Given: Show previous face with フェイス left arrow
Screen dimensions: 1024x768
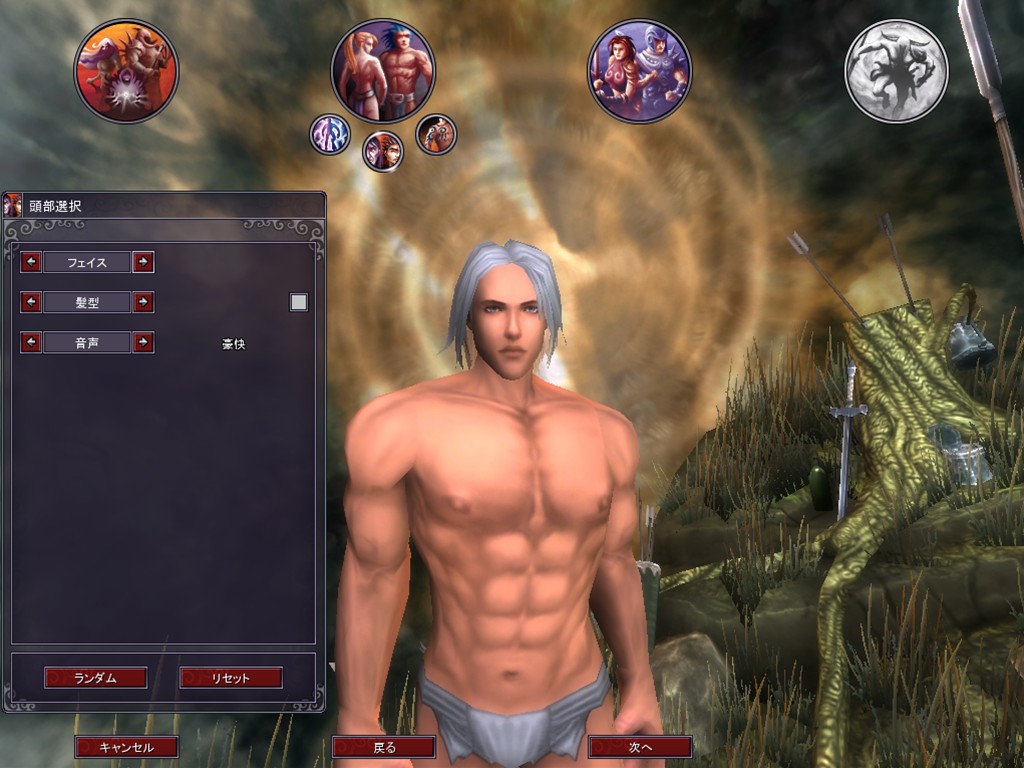Looking at the screenshot, I should tap(31, 262).
